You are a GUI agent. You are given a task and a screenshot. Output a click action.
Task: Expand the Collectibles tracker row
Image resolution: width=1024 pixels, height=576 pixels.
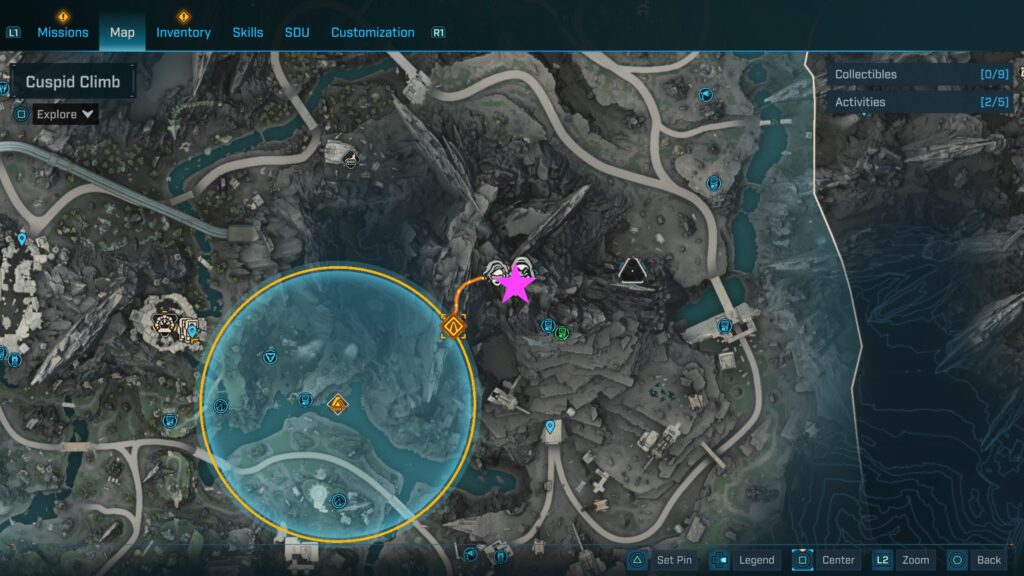click(917, 74)
